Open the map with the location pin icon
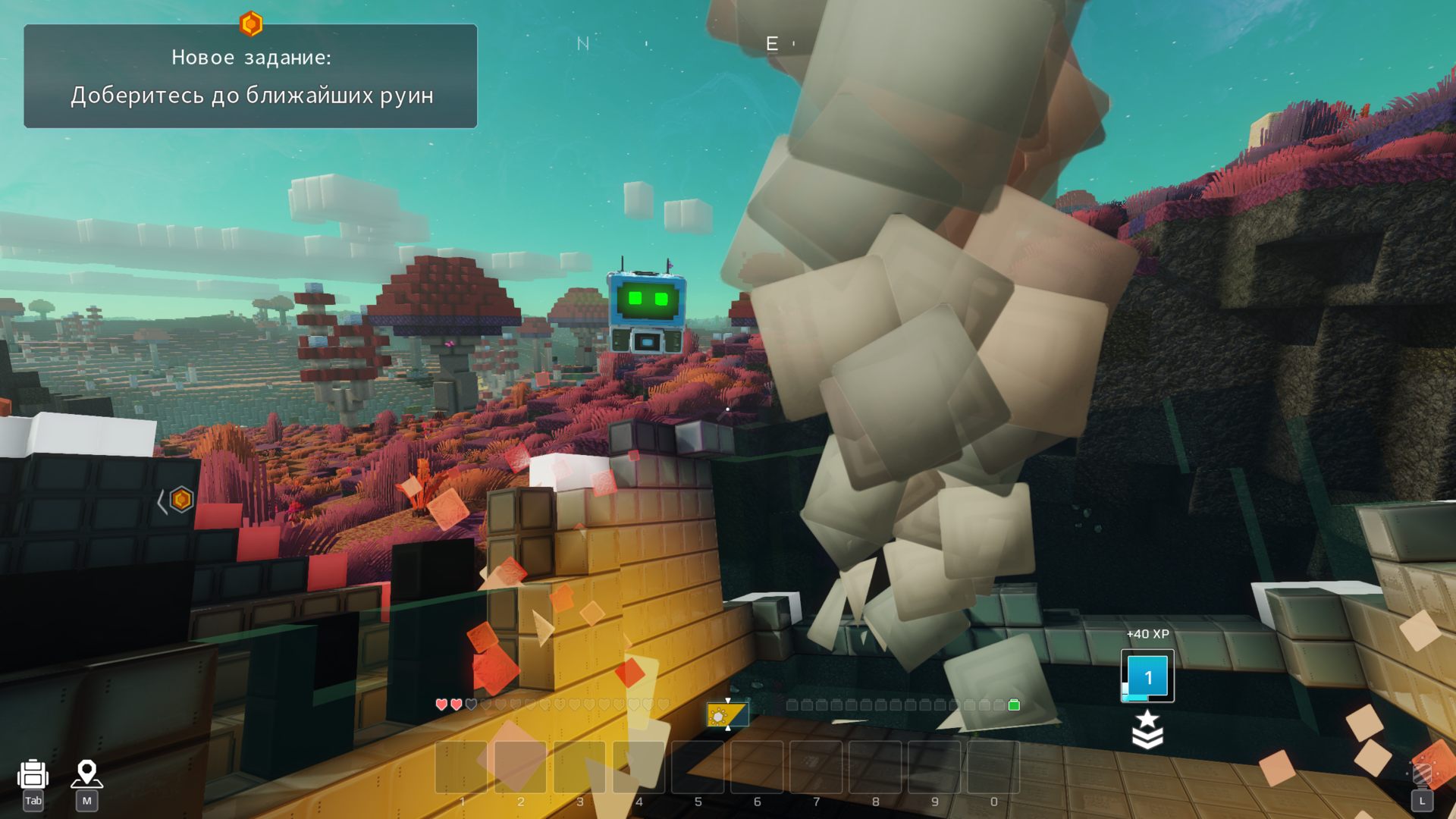The height and width of the screenshot is (819, 1456). point(86,774)
